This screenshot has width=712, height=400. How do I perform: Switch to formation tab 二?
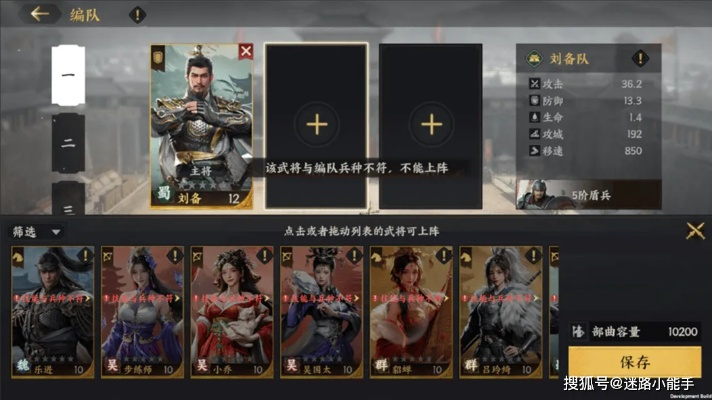click(68, 143)
